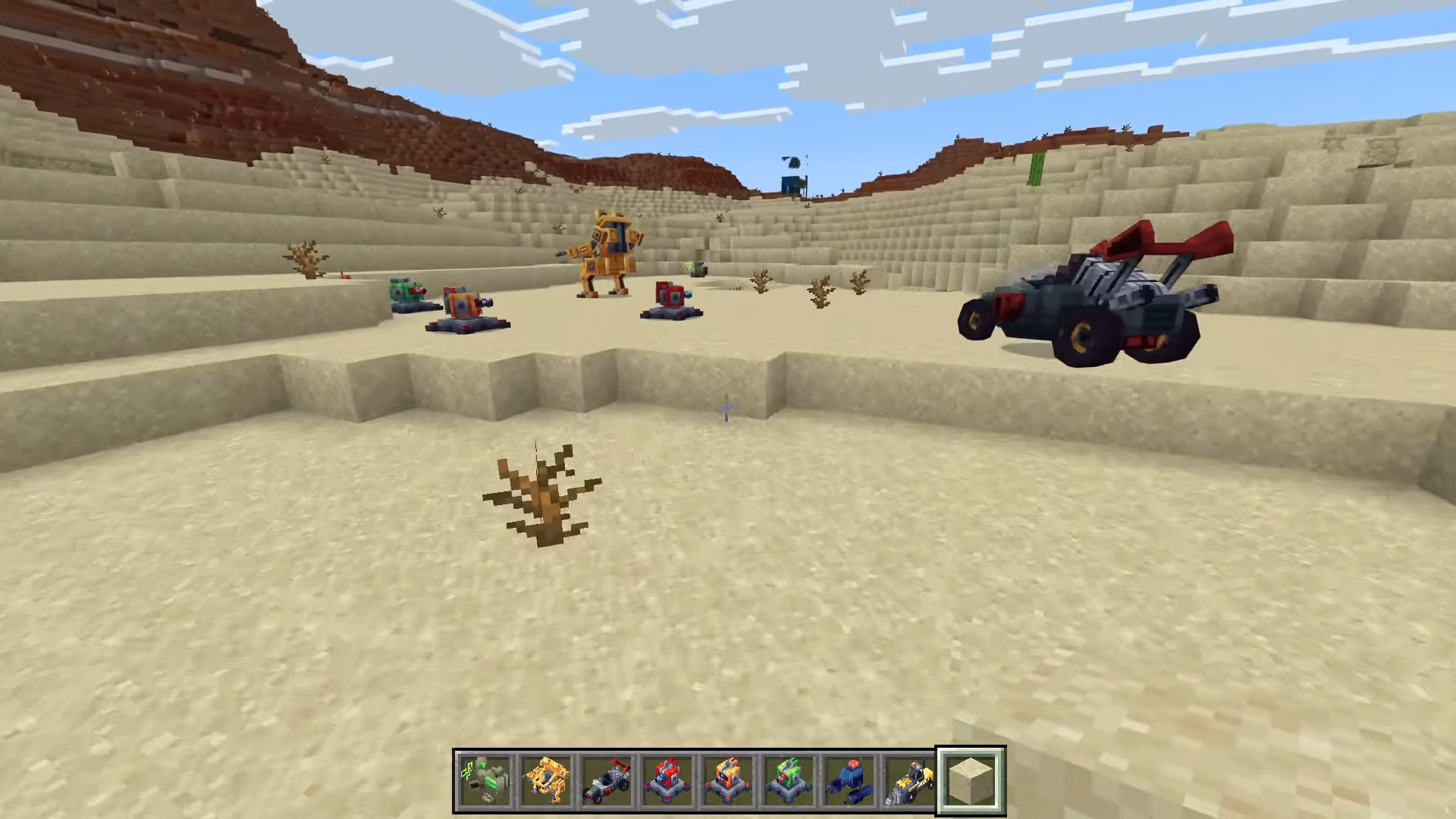Screen dimensions: 1456x819
Task: Click the blue turret base left of center
Action: tap(466, 325)
